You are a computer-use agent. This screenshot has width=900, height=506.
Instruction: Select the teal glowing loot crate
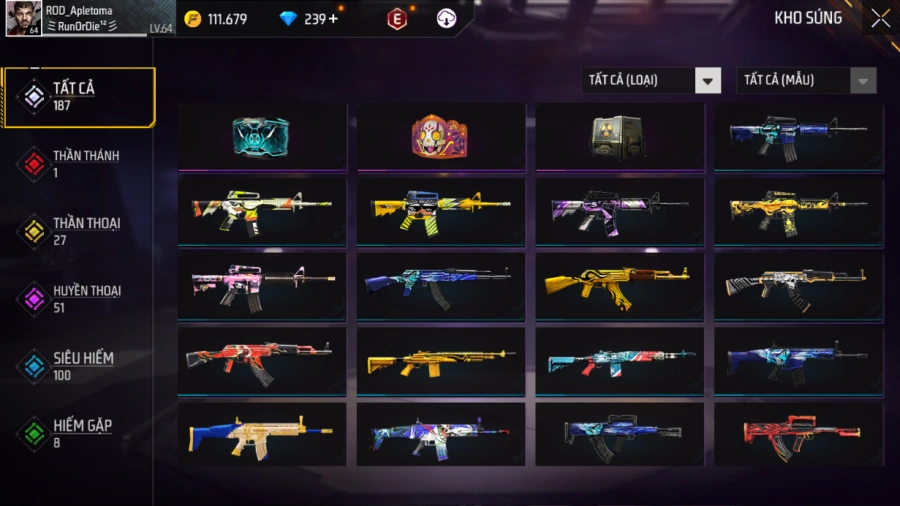(261, 136)
